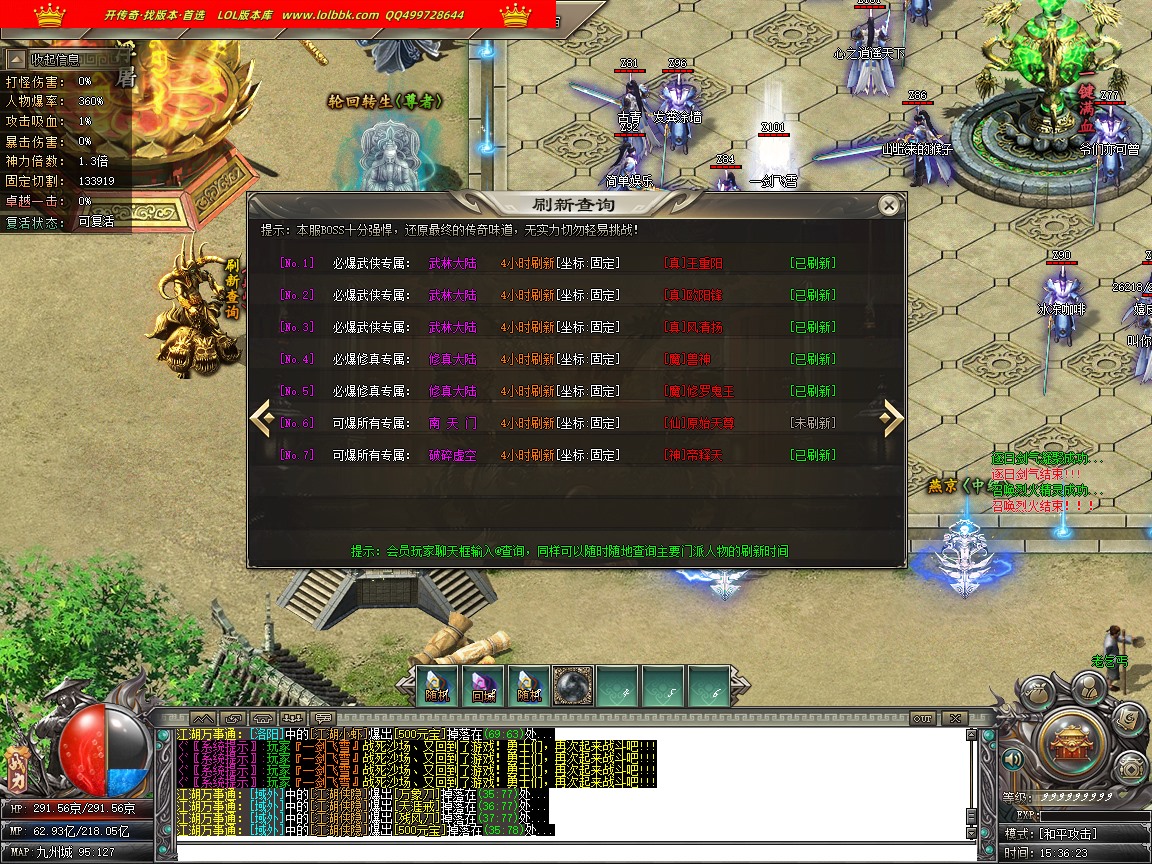Close the chat panel with X button
Viewport: 1152px width, 864px height.
[955, 718]
